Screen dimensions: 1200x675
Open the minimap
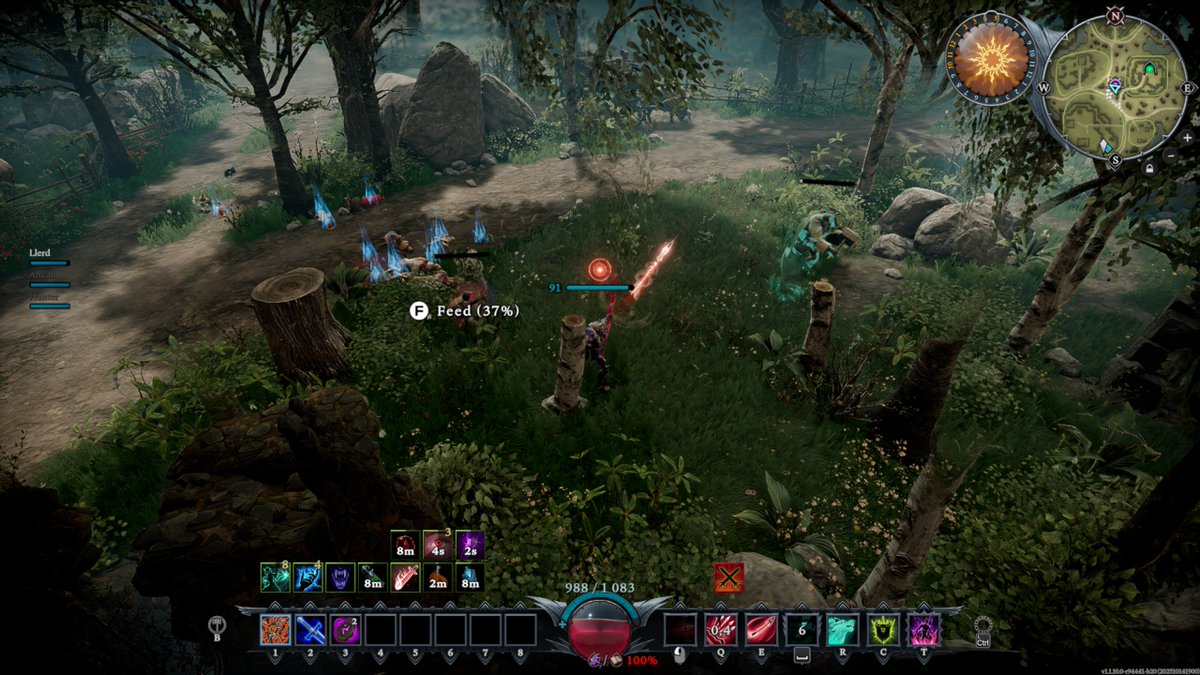pyautogui.click(x=1115, y=88)
